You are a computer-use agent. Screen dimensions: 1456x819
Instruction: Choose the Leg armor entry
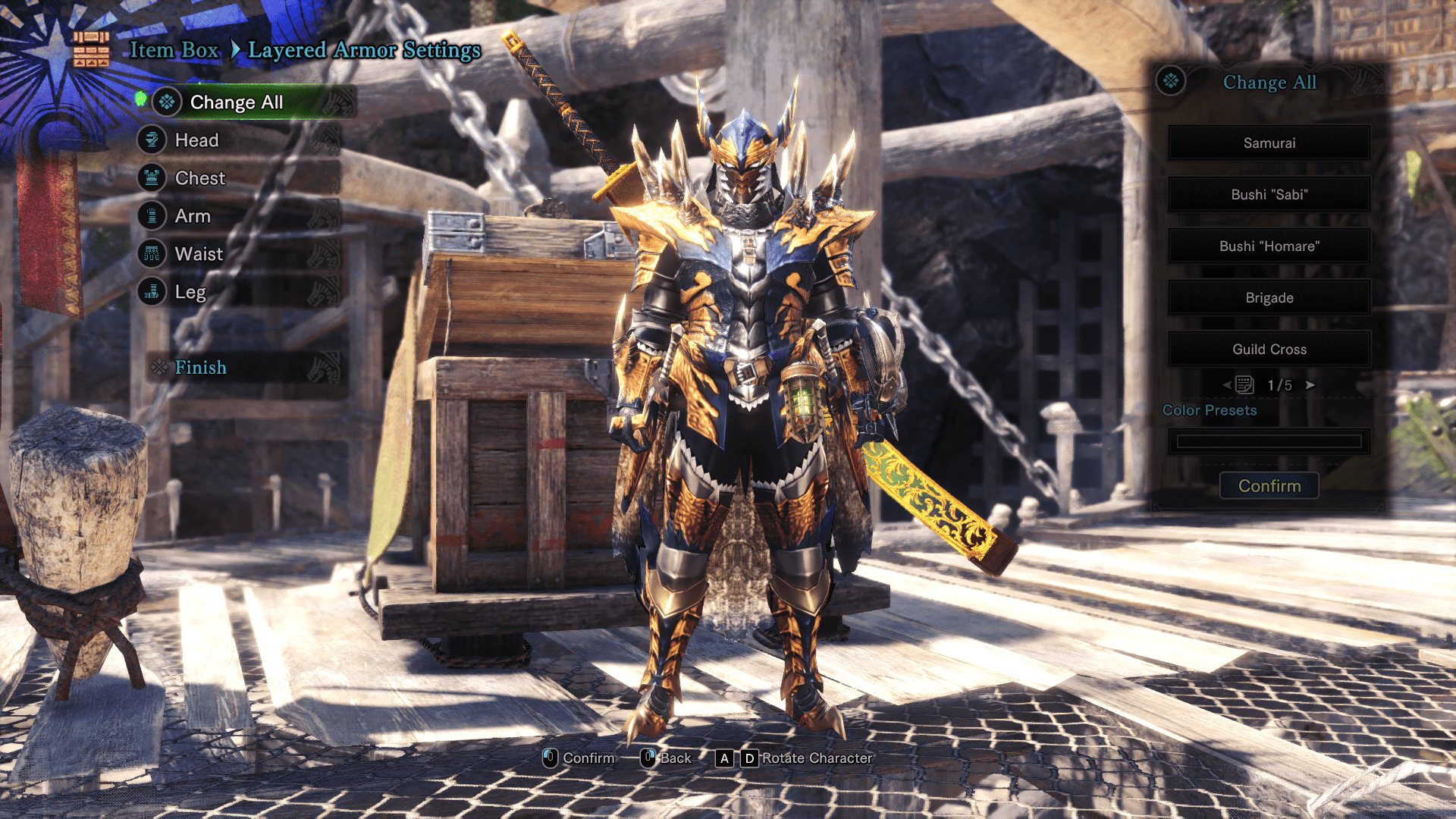click(190, 292)
